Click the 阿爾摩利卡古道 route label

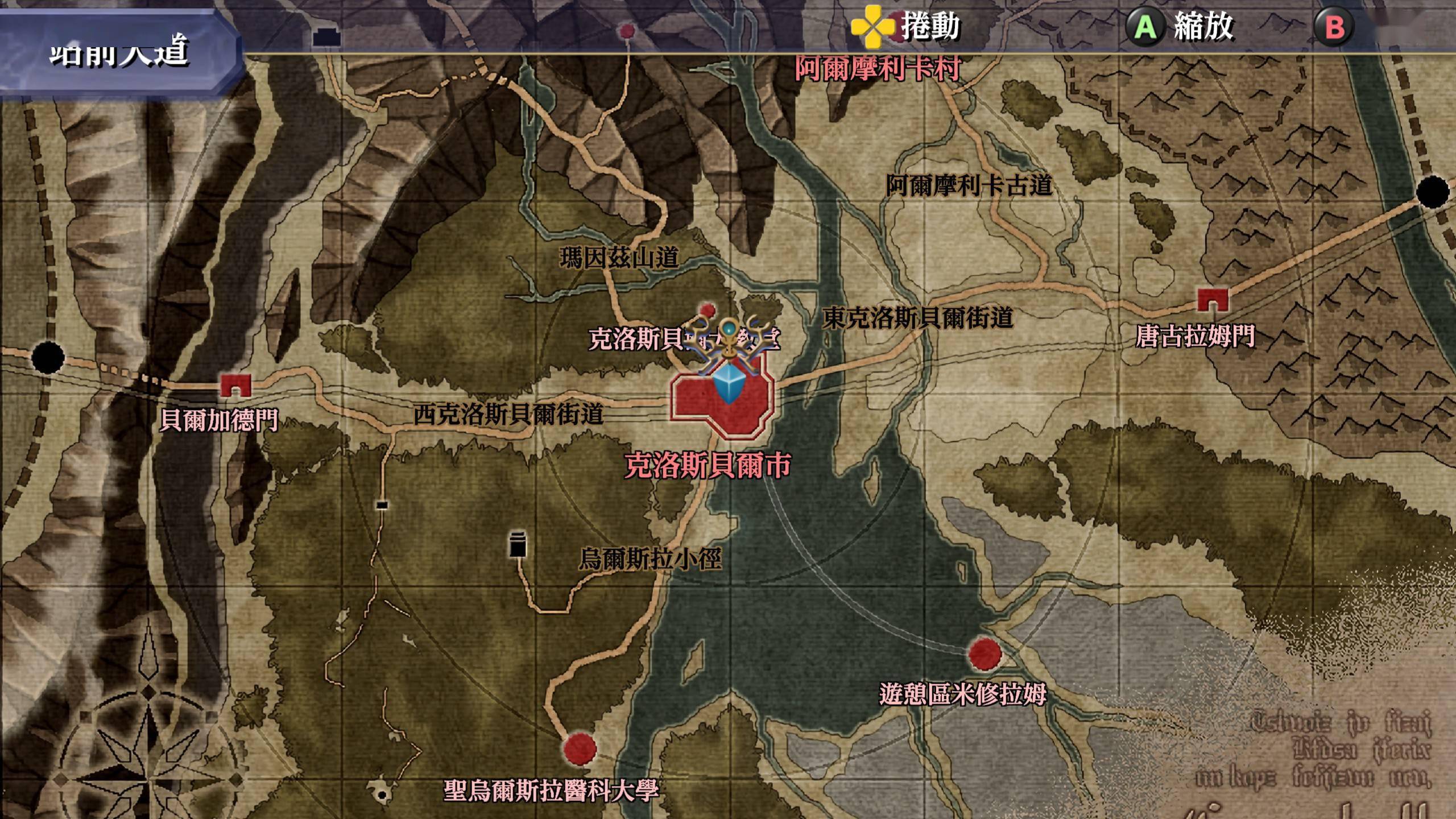pos(969,186)
